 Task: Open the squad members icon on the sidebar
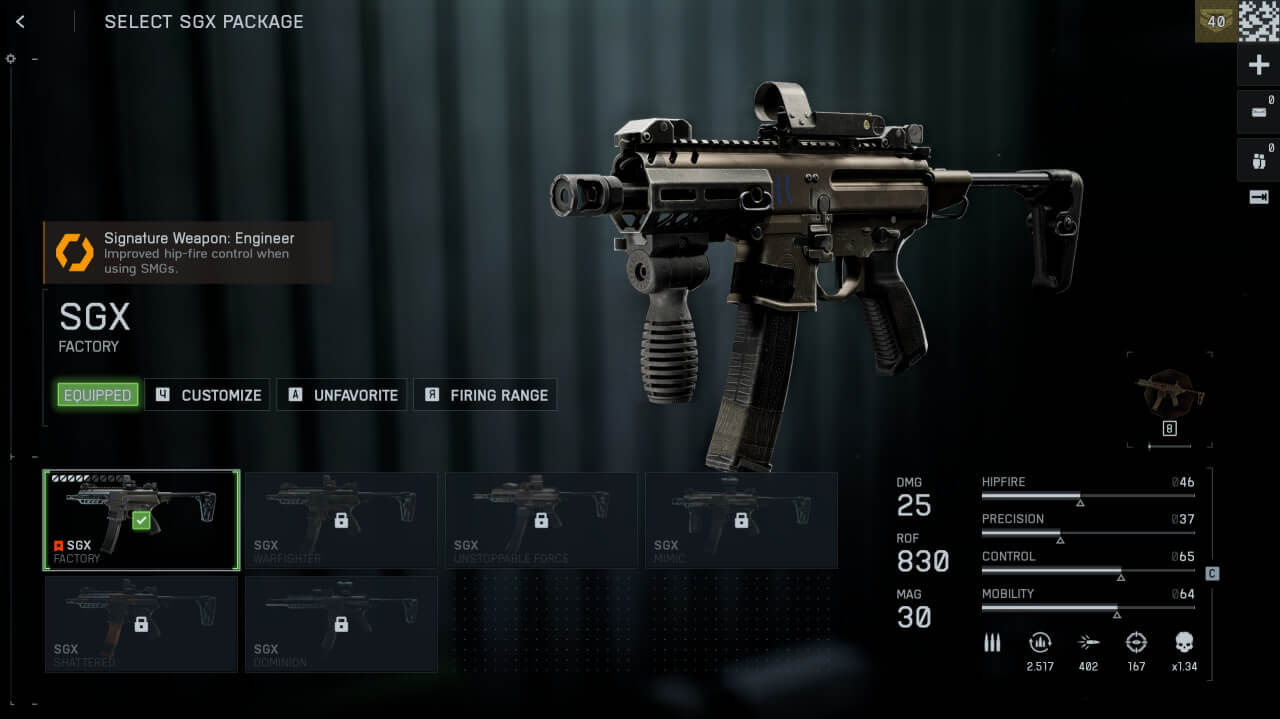tap(1259, 159)
